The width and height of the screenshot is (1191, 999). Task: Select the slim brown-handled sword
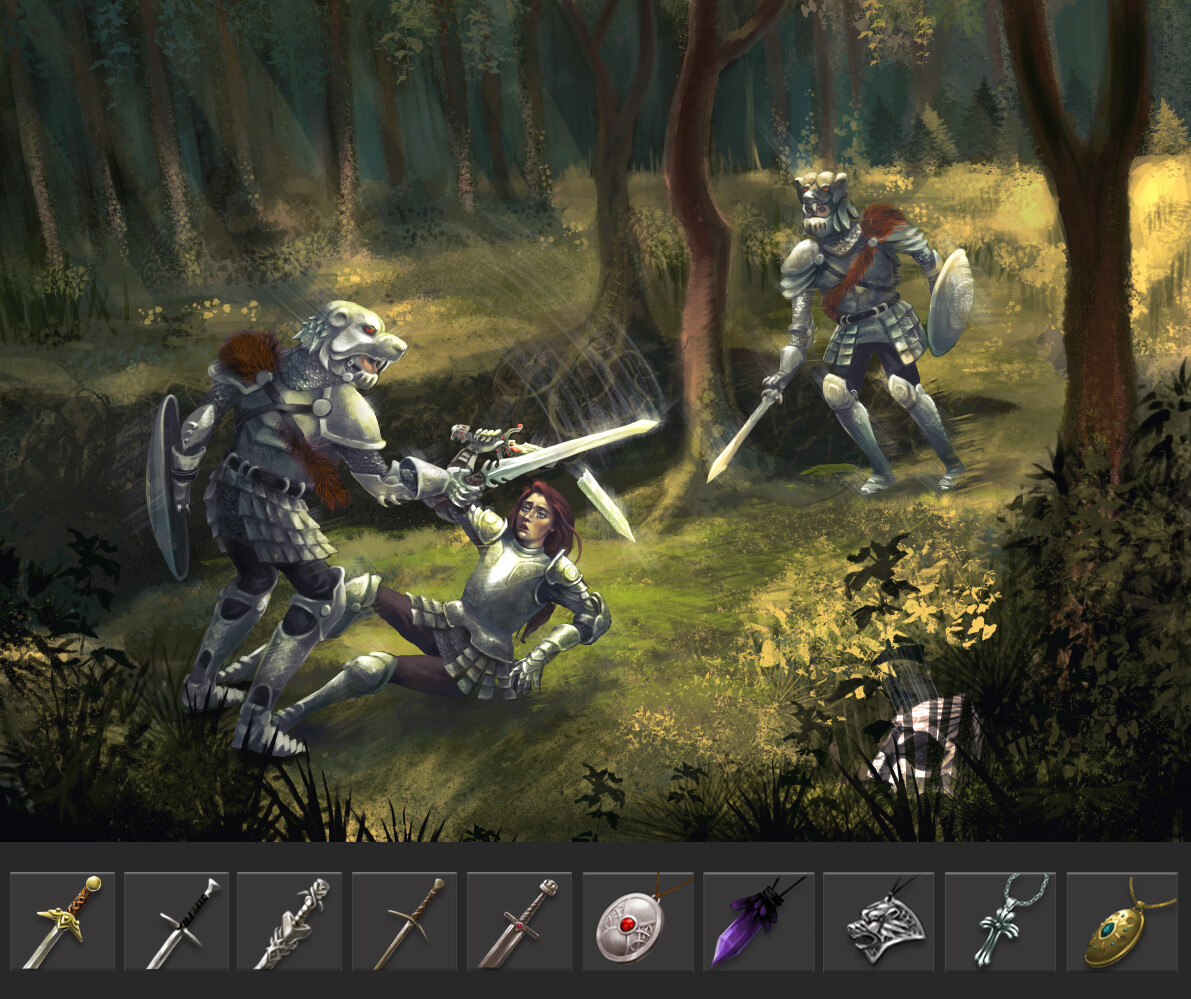(404, 921)
